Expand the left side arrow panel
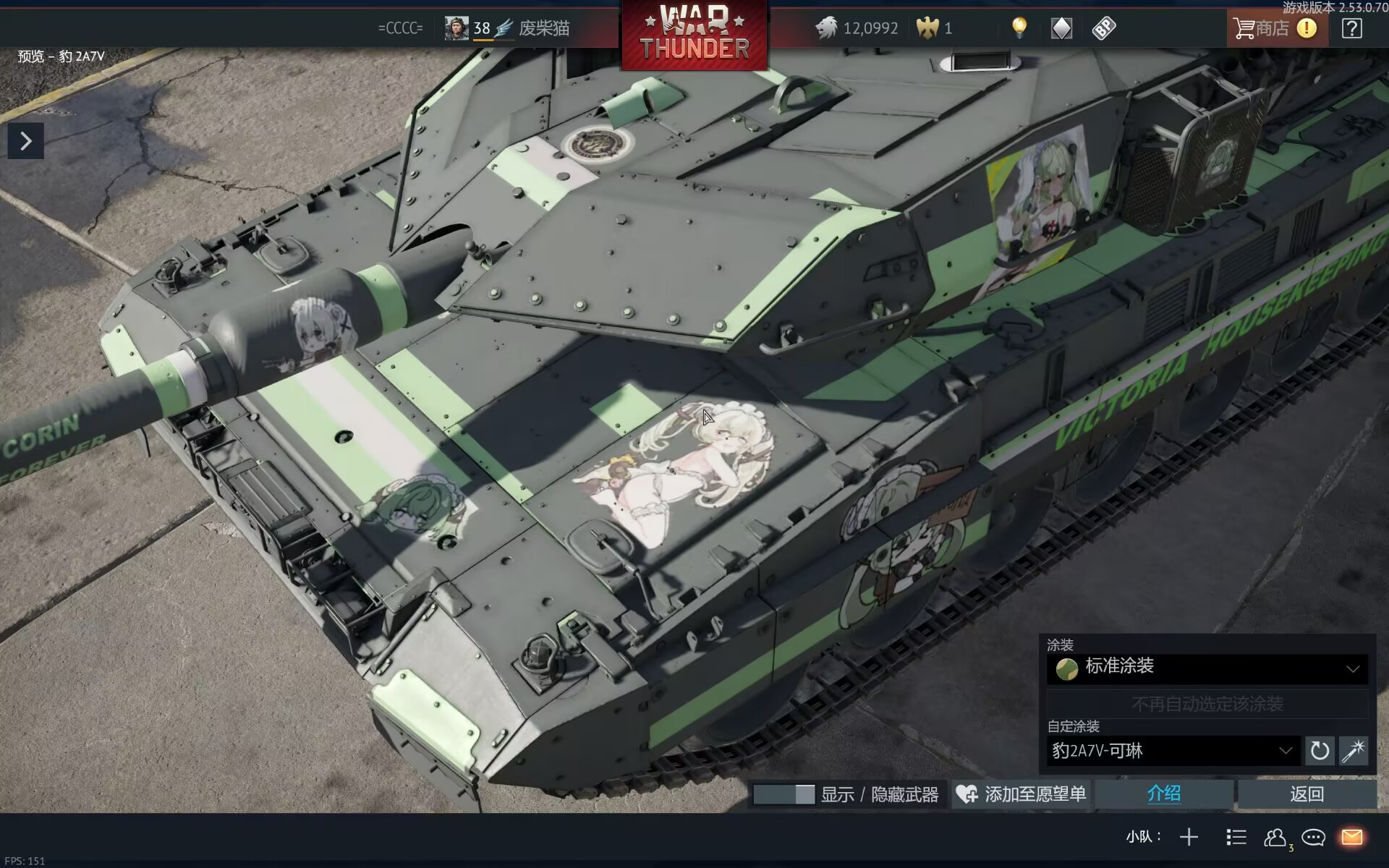This screenshot has width=1389, height=868. [x=26, y=141]
